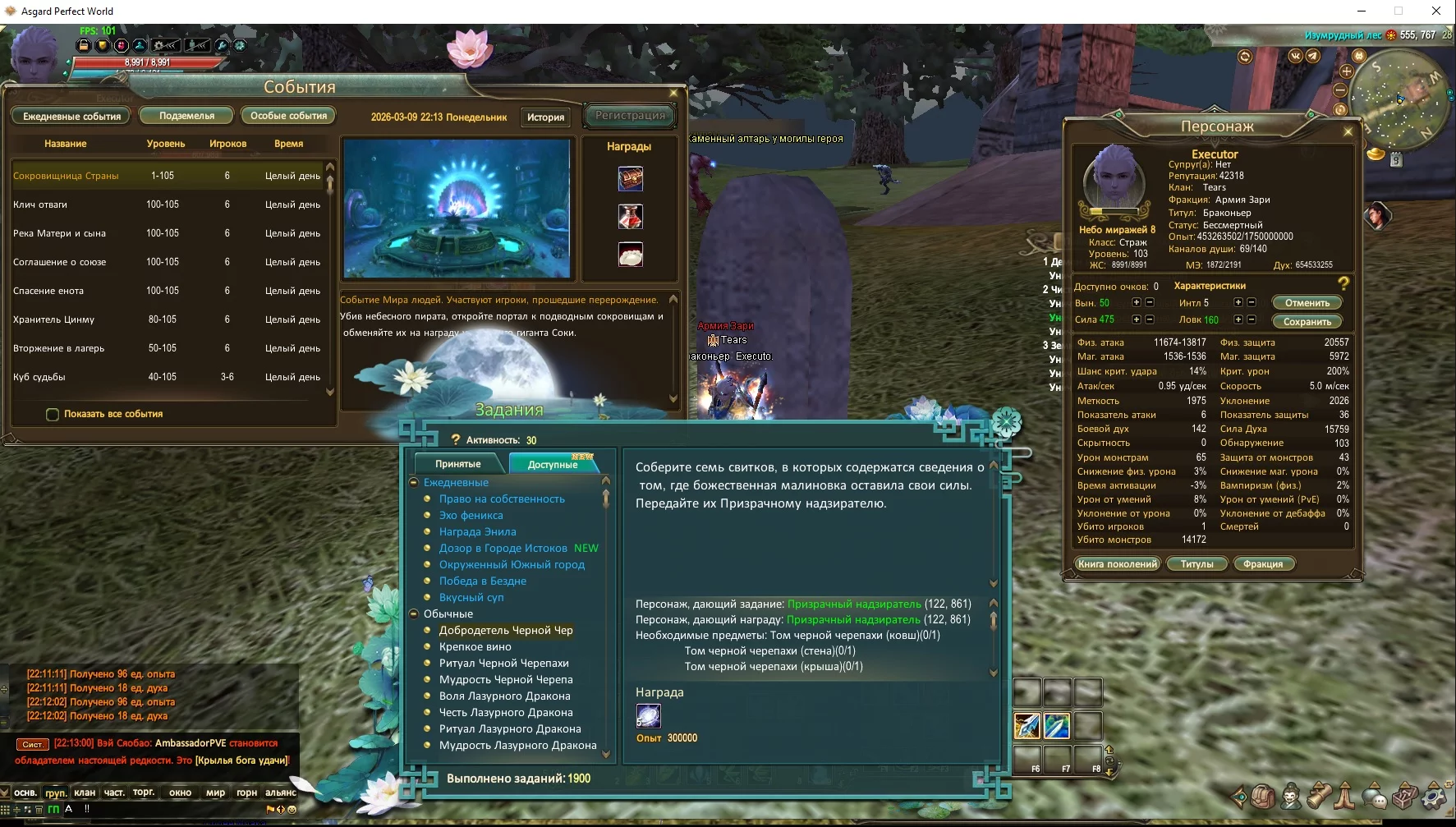
Task: Select the Крепкое вино quest
Action: pos(475,647)
